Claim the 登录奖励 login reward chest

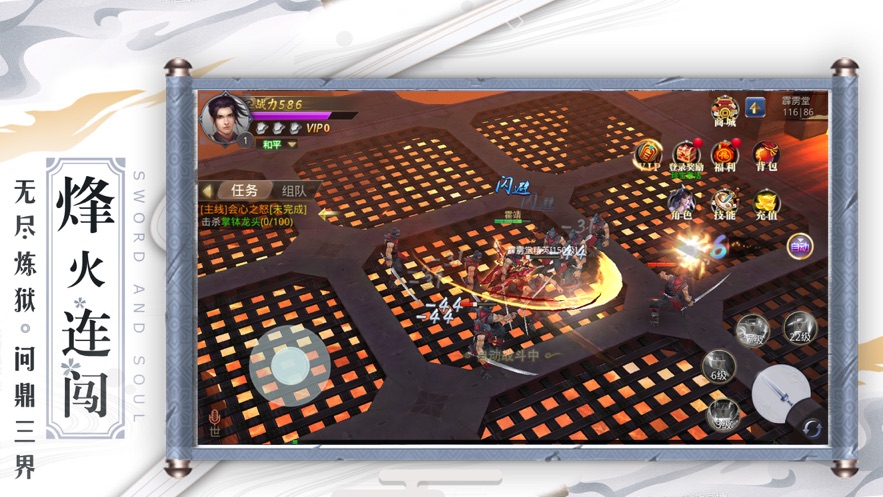click(x=686, y=154)
